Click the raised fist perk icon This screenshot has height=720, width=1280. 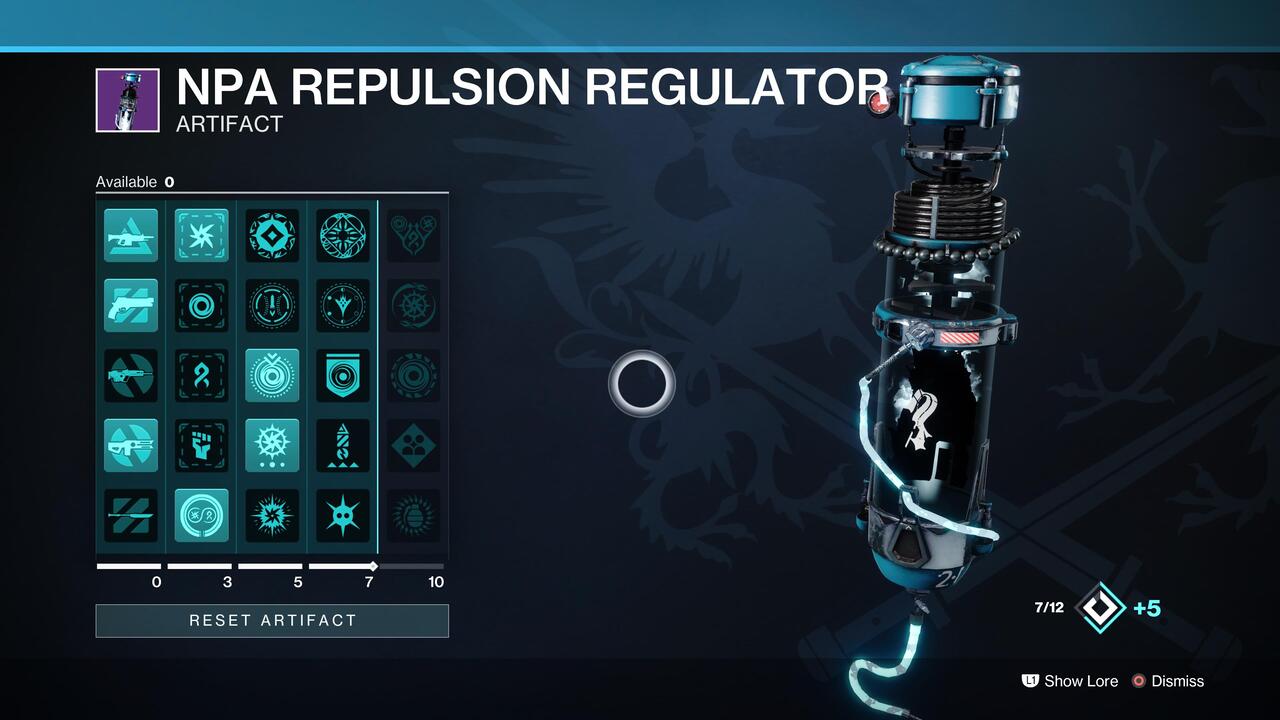[201, 446]
